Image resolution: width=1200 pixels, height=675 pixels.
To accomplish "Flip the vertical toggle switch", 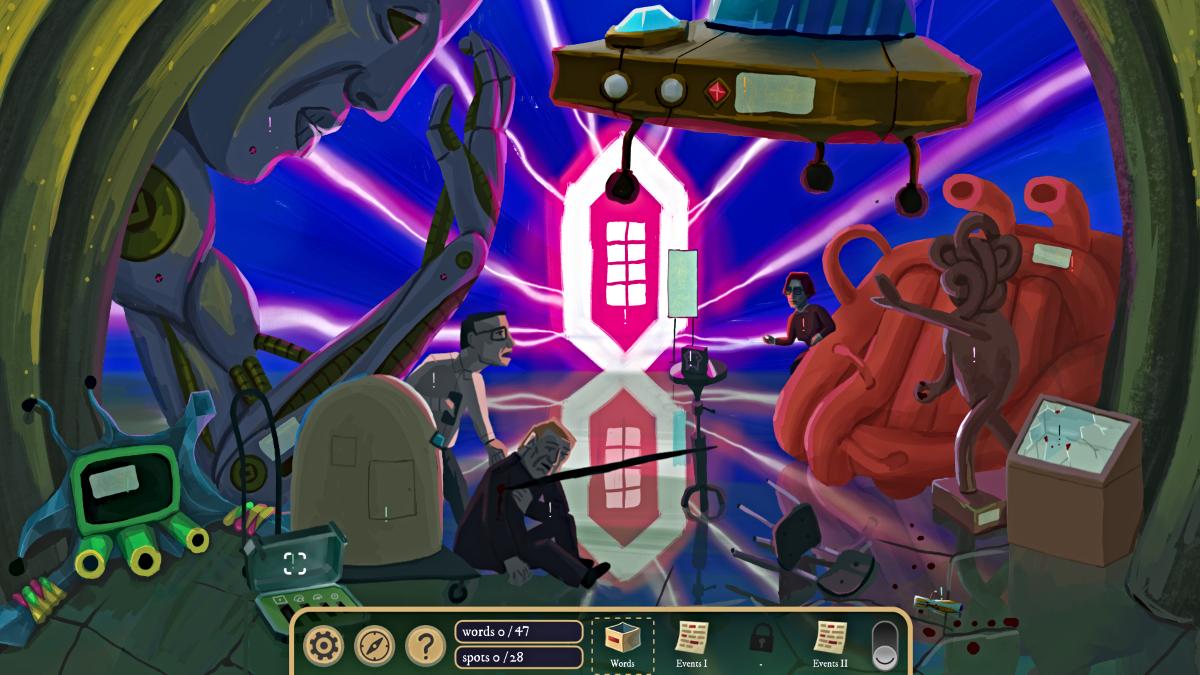I will pos(886,645).
